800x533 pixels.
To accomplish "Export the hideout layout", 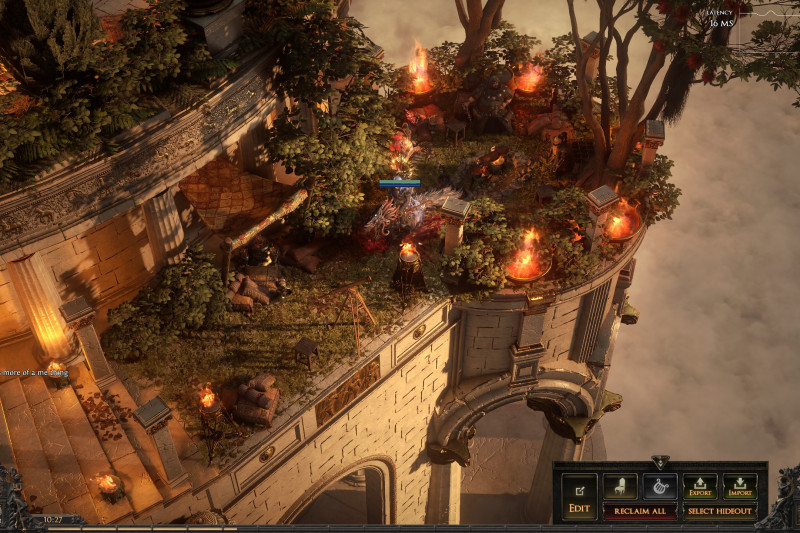I will pyautogui.click(x=700, y=487).
